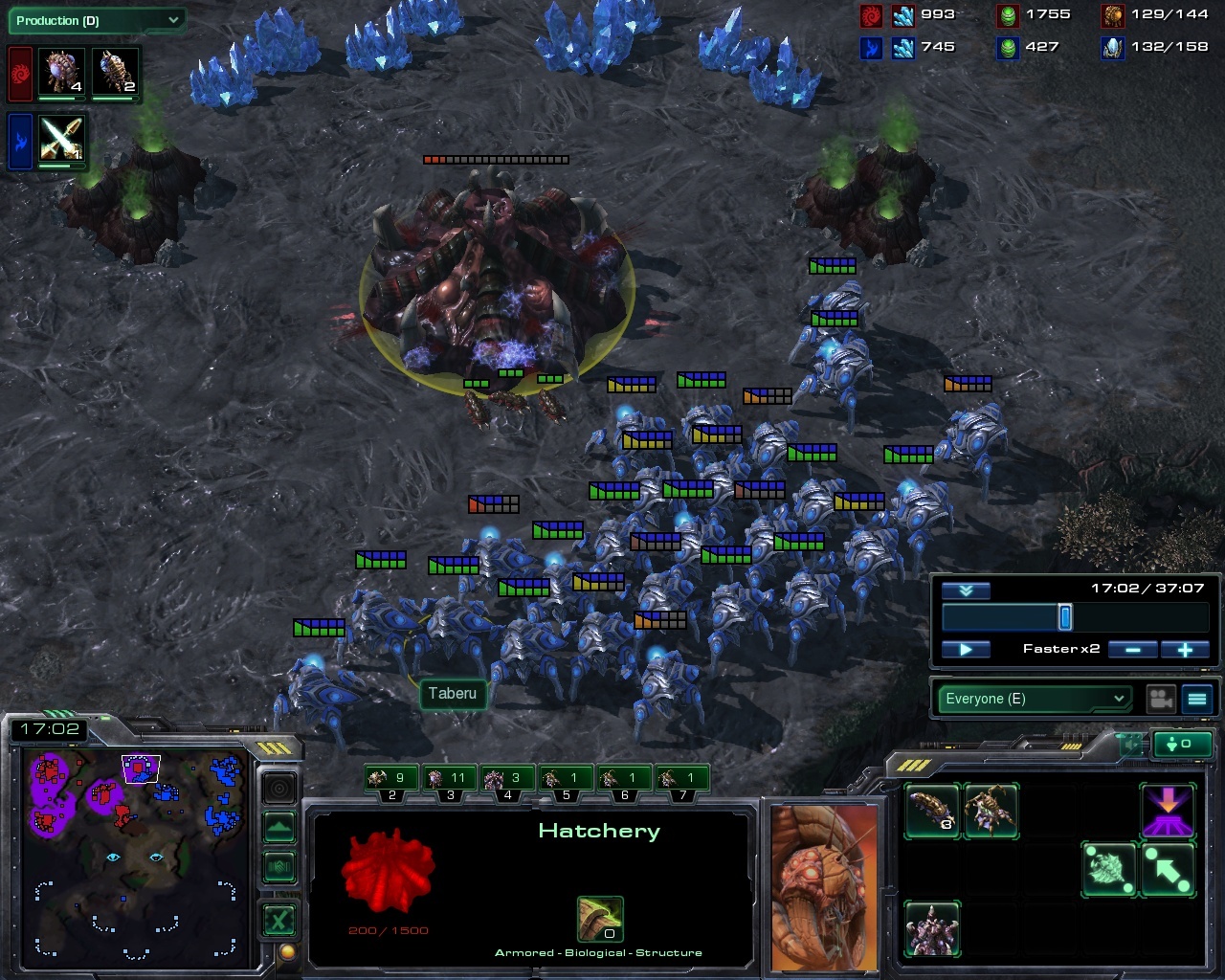Viewport: 1225px width, 980px height.
Task: Open the replay options list button
Action: pos(1197,699)
